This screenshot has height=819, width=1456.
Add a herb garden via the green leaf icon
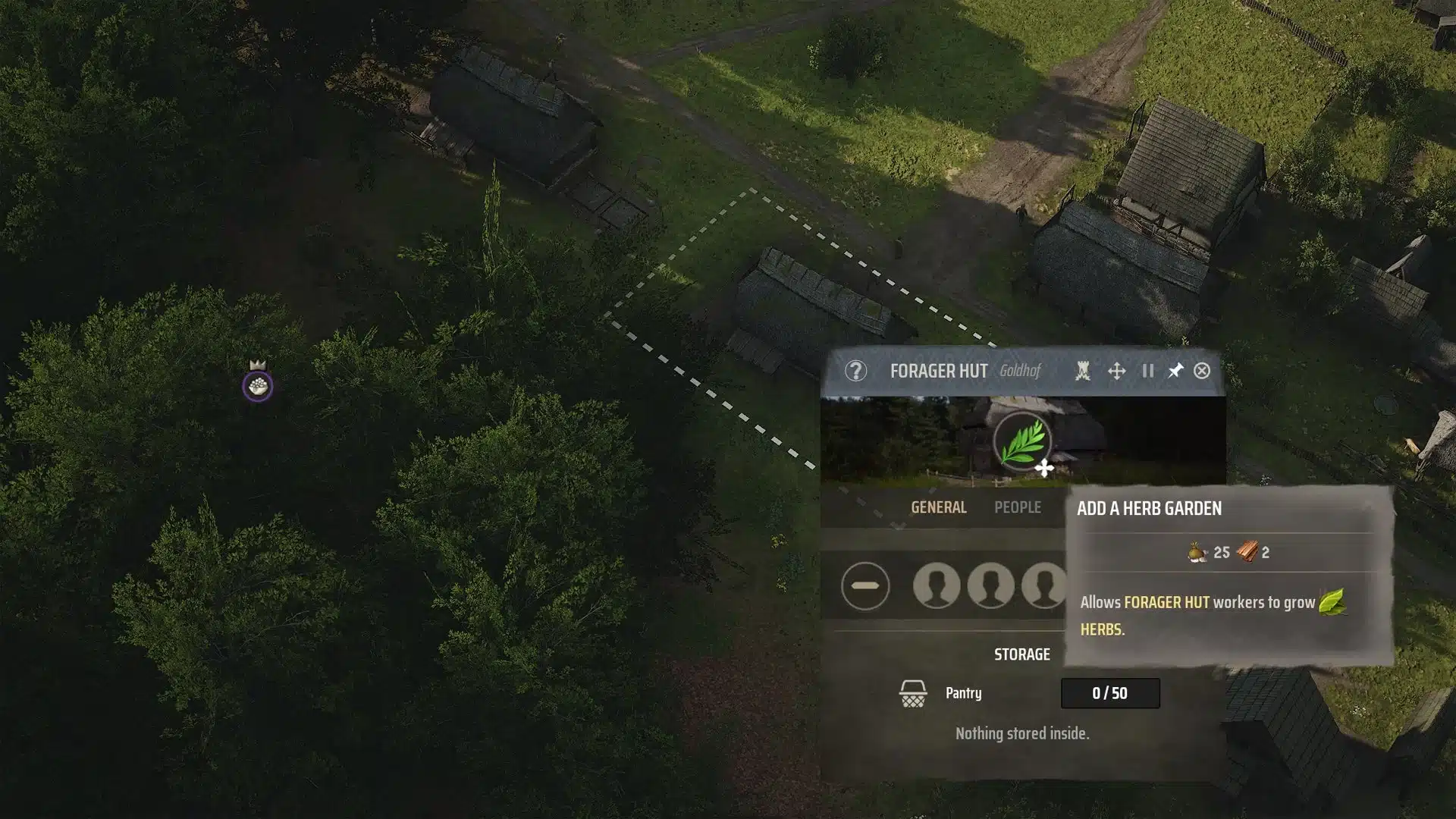click(x=1021, y=441)
